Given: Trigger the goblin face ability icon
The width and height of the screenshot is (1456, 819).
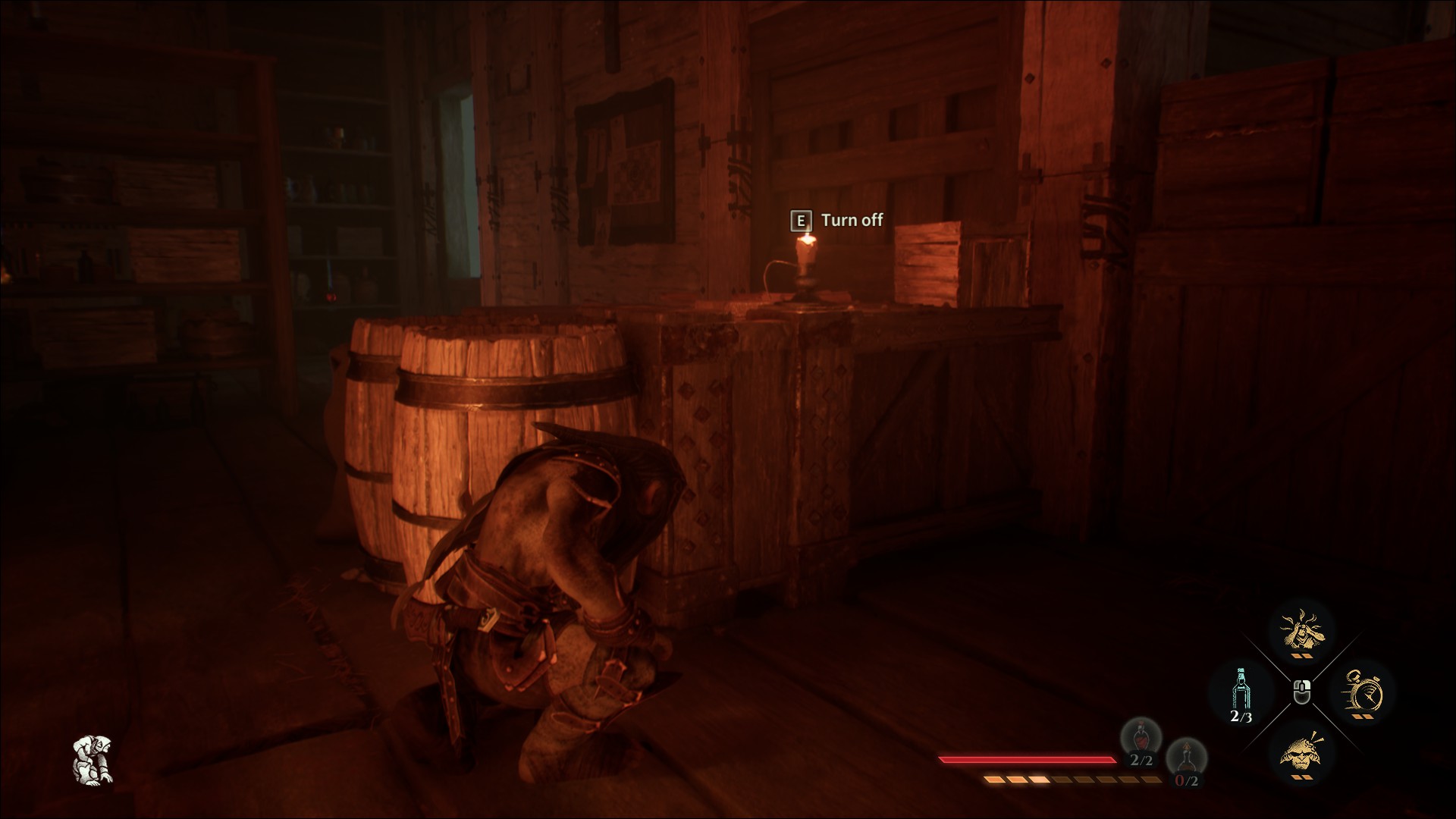Looking at the screenshot, I should coord(1301,752).
